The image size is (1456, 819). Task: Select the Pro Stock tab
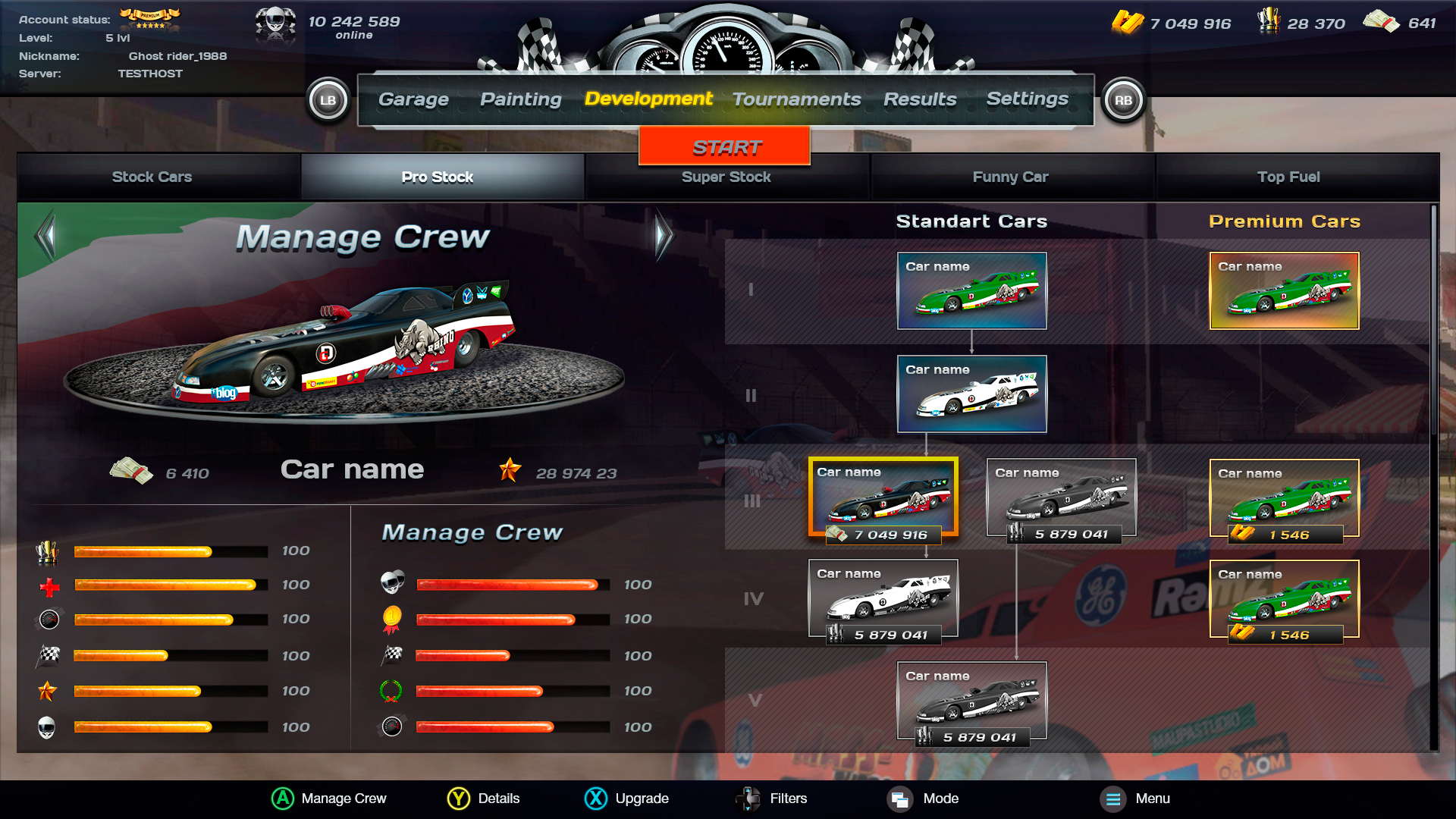(x=438, y=177)
